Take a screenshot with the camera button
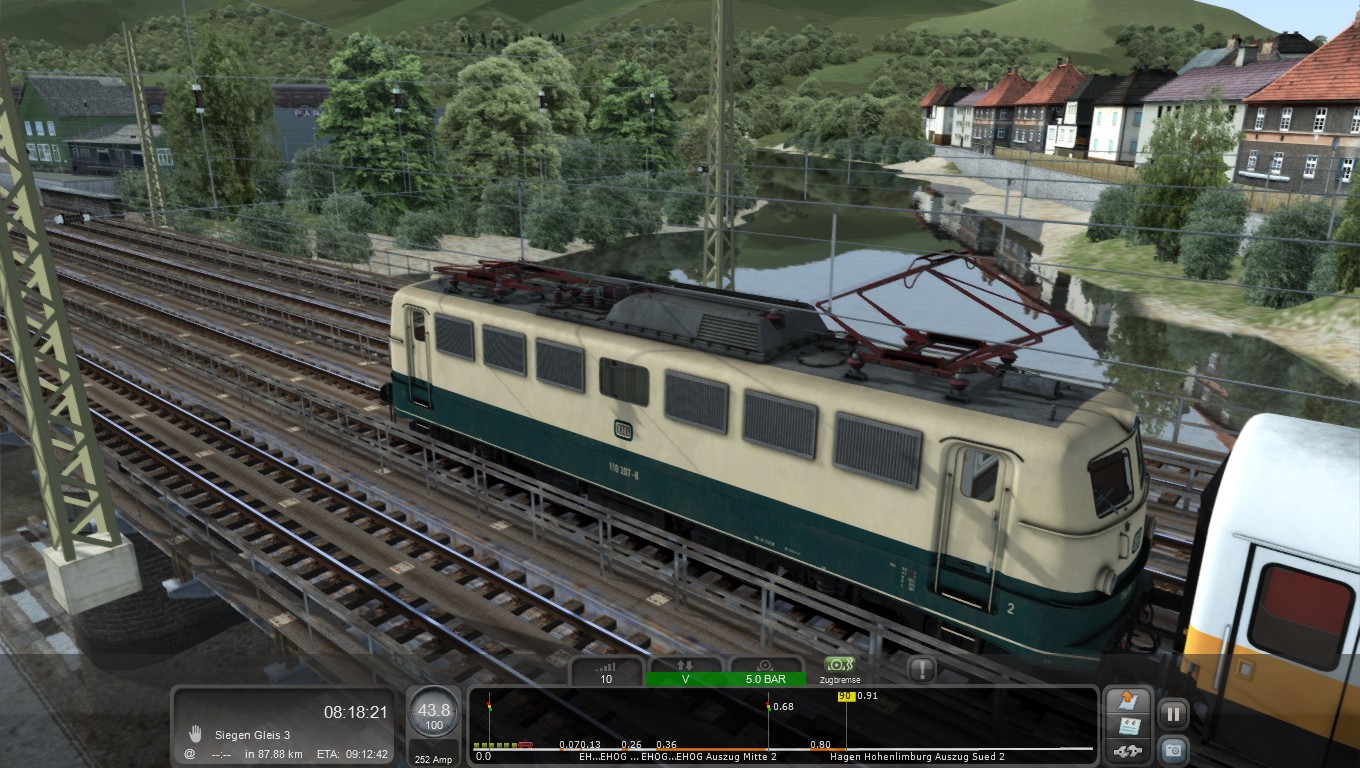This screenshot has width=1360, height=768. pyautogui.click(x=1173, y=749)
